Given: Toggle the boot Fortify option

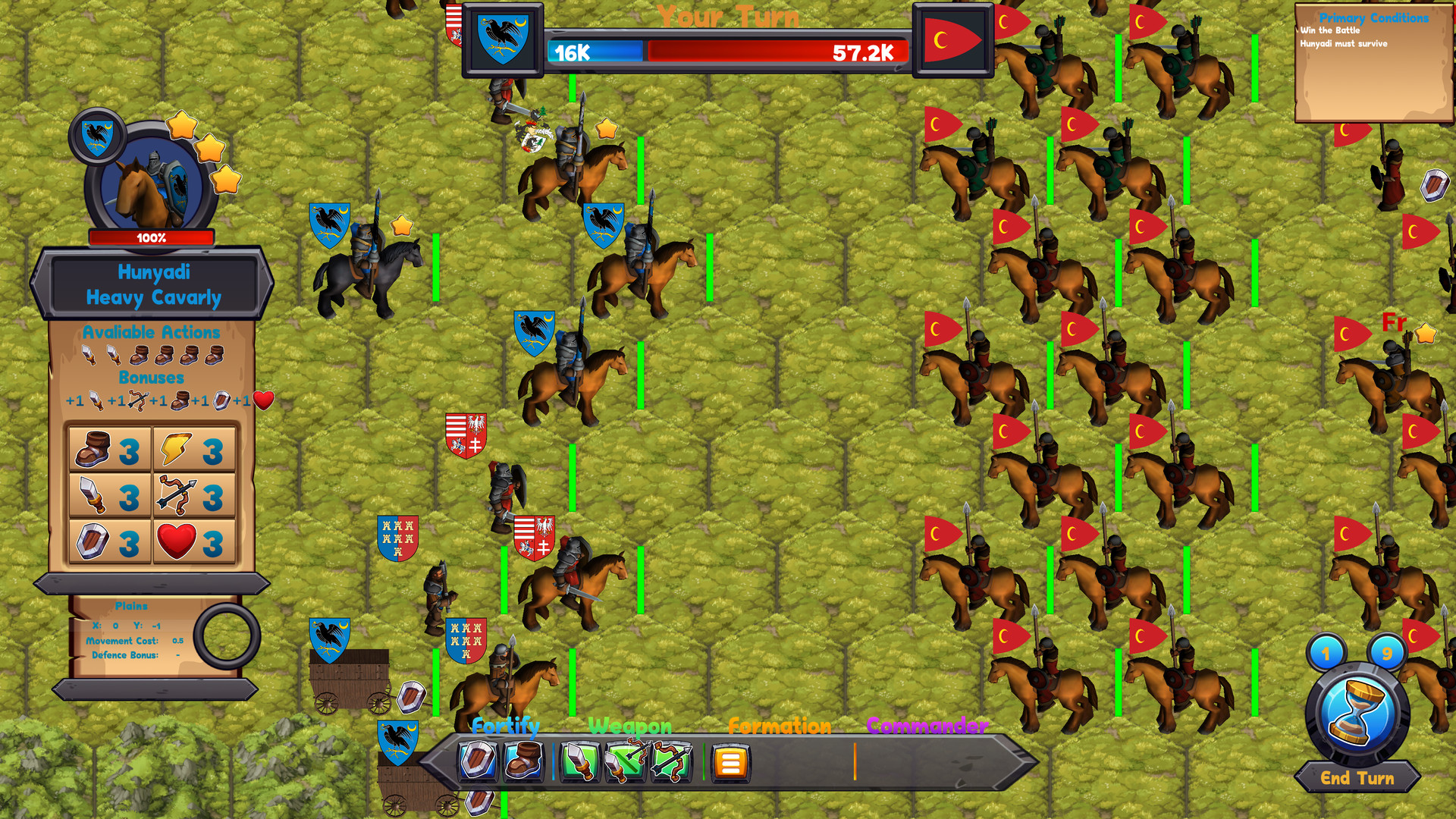Looking at the screenshot, I should click(x=522, y=761).
